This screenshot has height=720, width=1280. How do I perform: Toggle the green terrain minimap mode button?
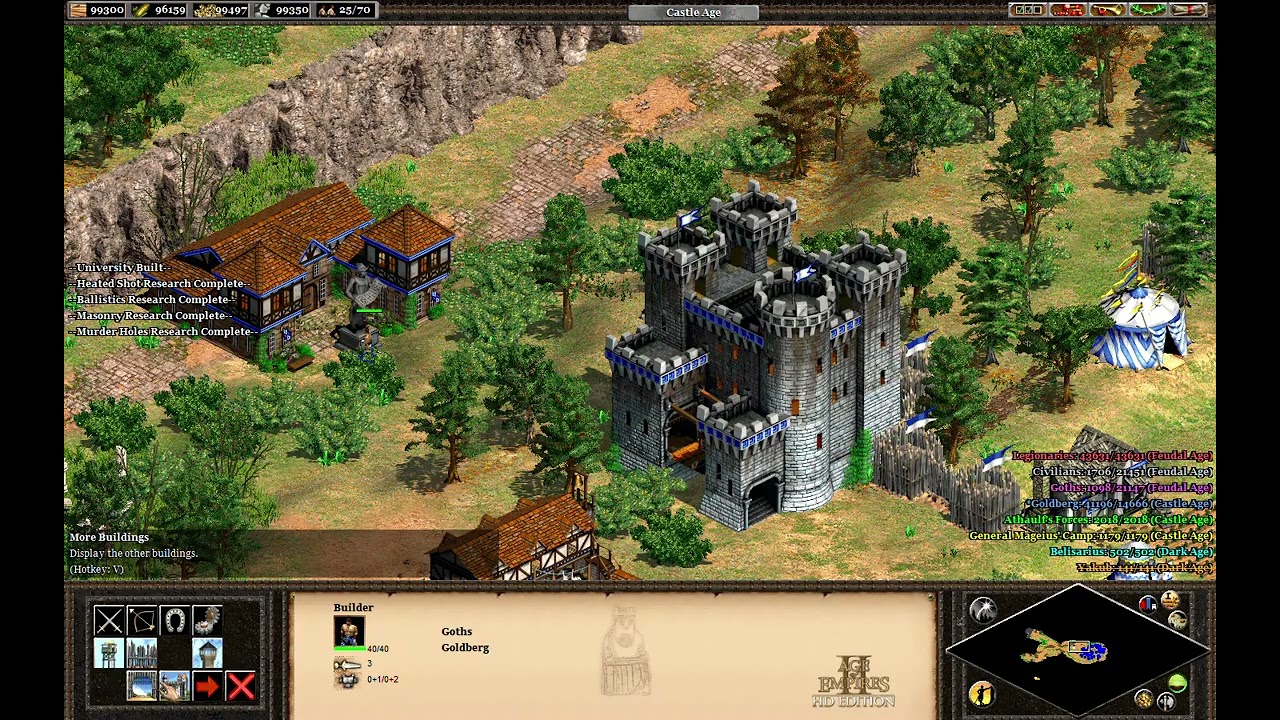pyautogui.click(x=1177, y=684)
